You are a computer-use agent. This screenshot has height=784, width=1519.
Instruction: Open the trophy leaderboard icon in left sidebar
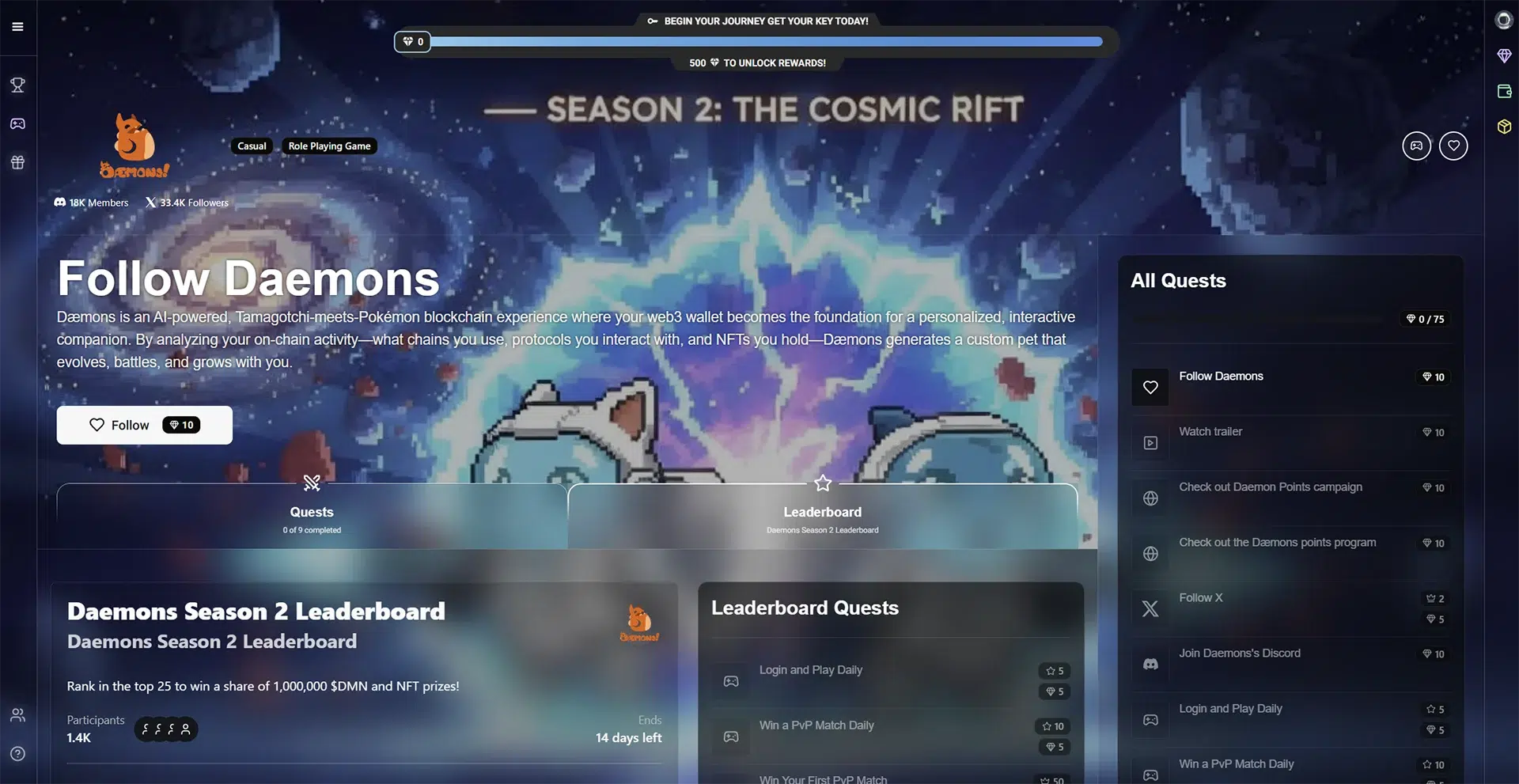coord(17,85)
